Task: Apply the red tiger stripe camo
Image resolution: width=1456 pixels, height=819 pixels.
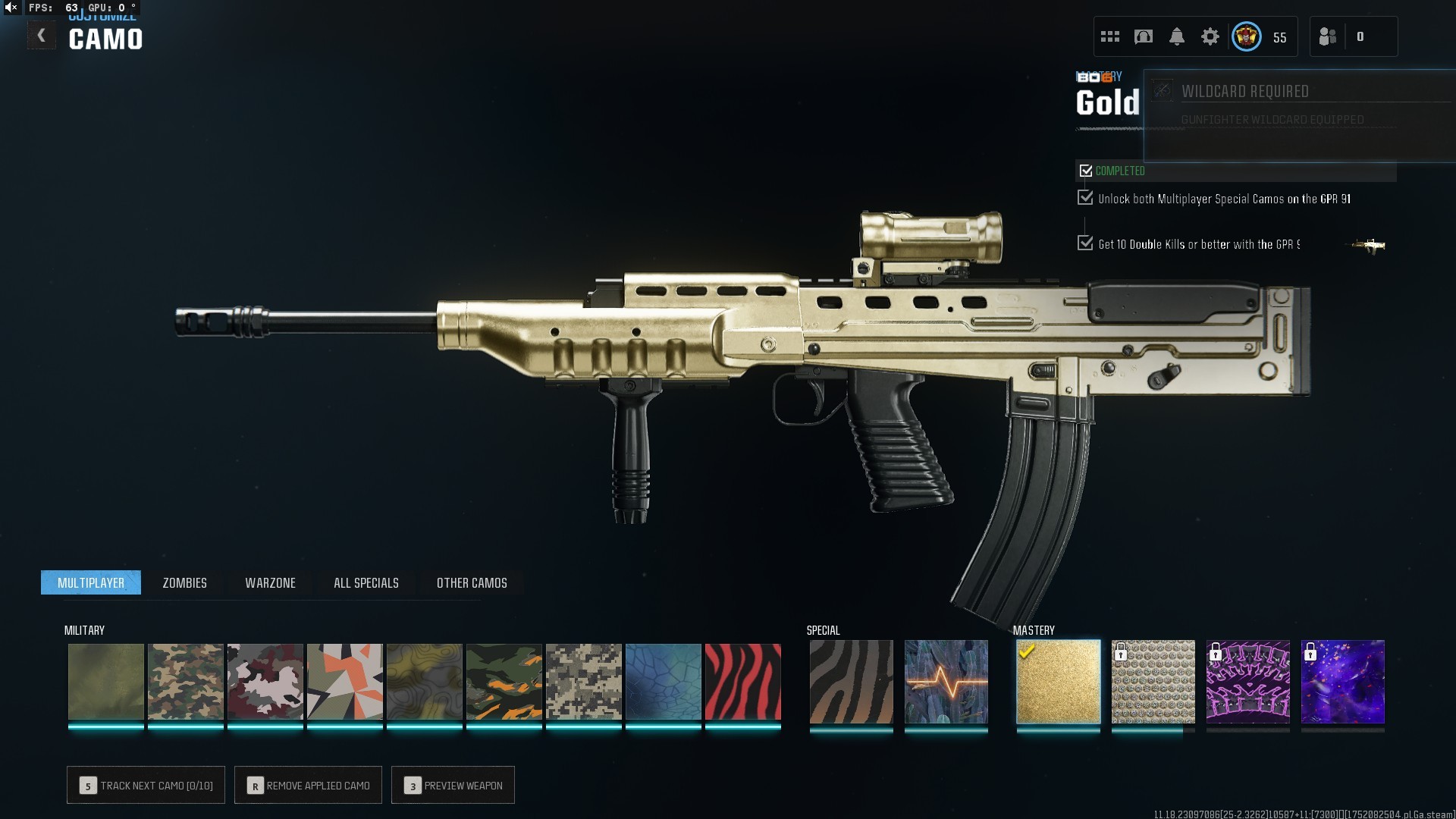Action: point(742,681)
